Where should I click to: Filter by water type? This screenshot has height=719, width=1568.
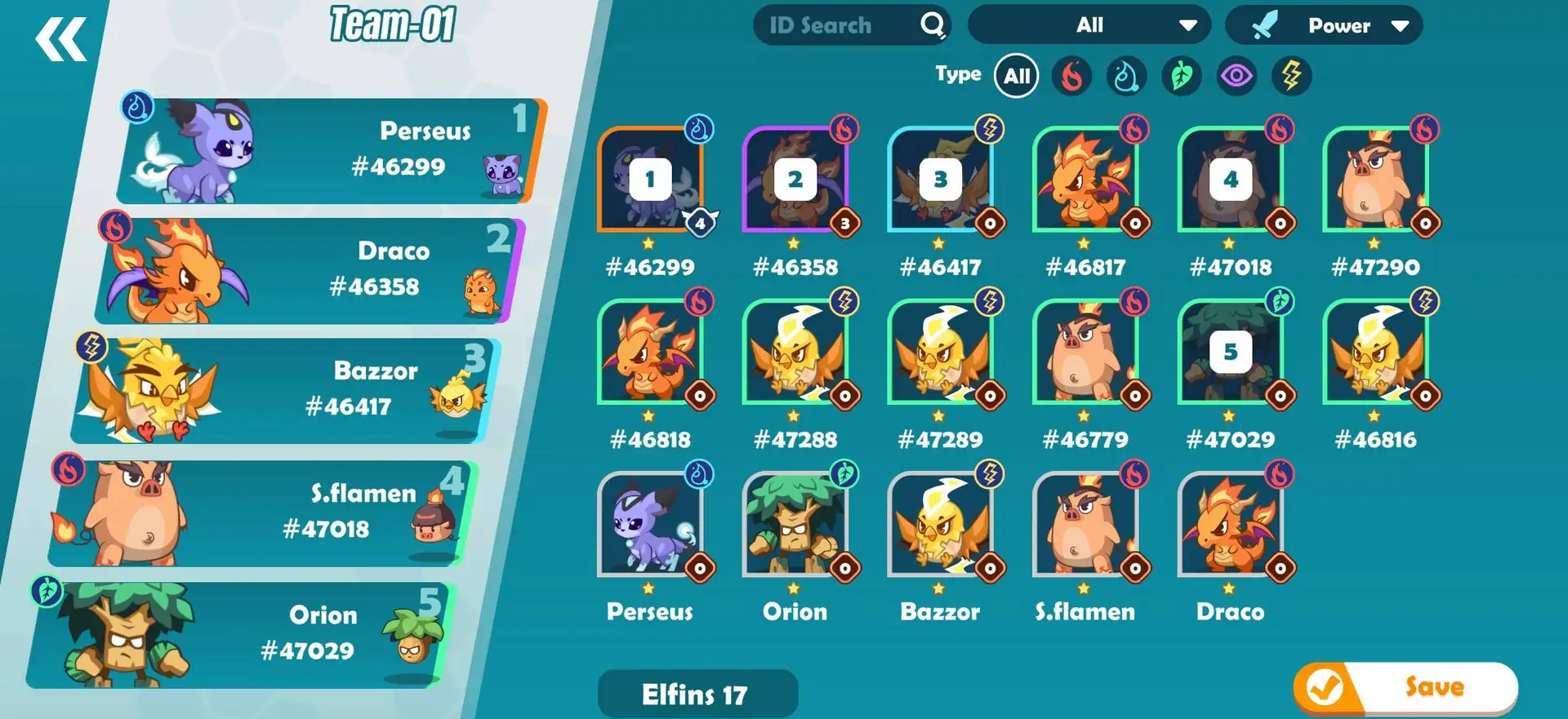click(1126, 77)
